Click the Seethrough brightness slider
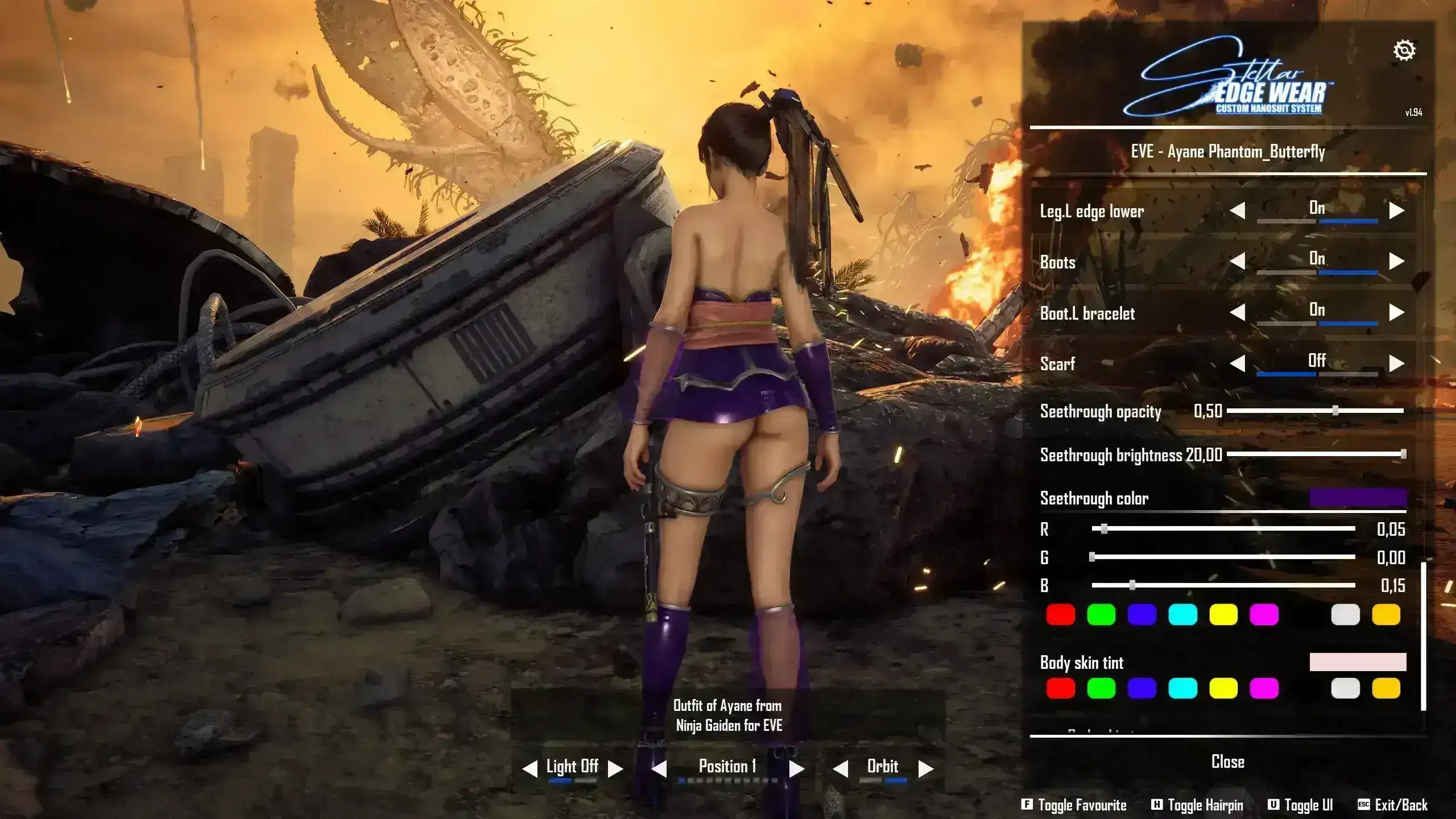The width and height of the screenshot is (1456, 819). (1403, 454)
